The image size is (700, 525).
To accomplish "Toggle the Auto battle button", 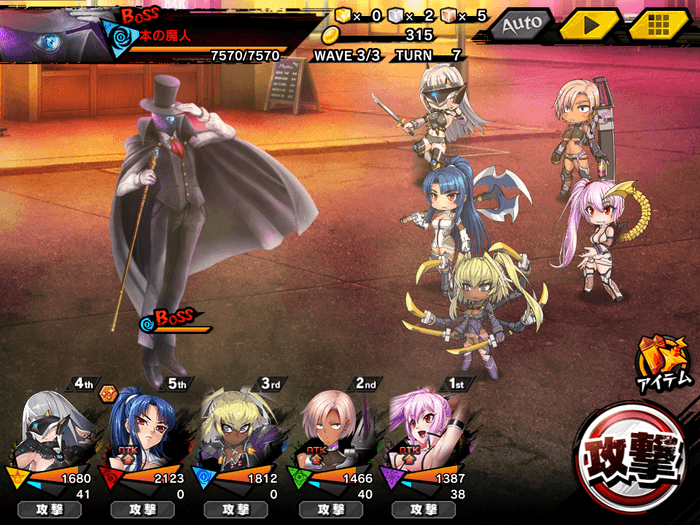I will click(521, 23).
